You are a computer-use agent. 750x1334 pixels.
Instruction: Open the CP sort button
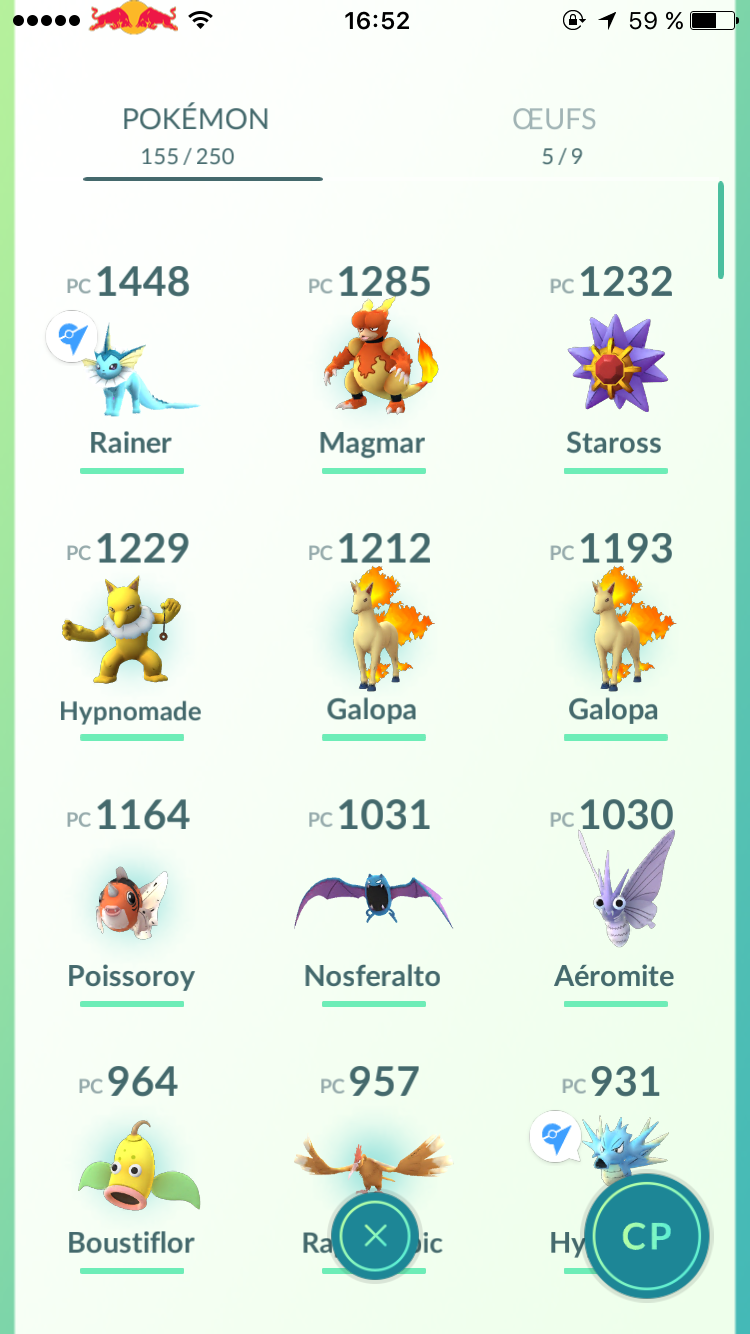point(646,1237)
